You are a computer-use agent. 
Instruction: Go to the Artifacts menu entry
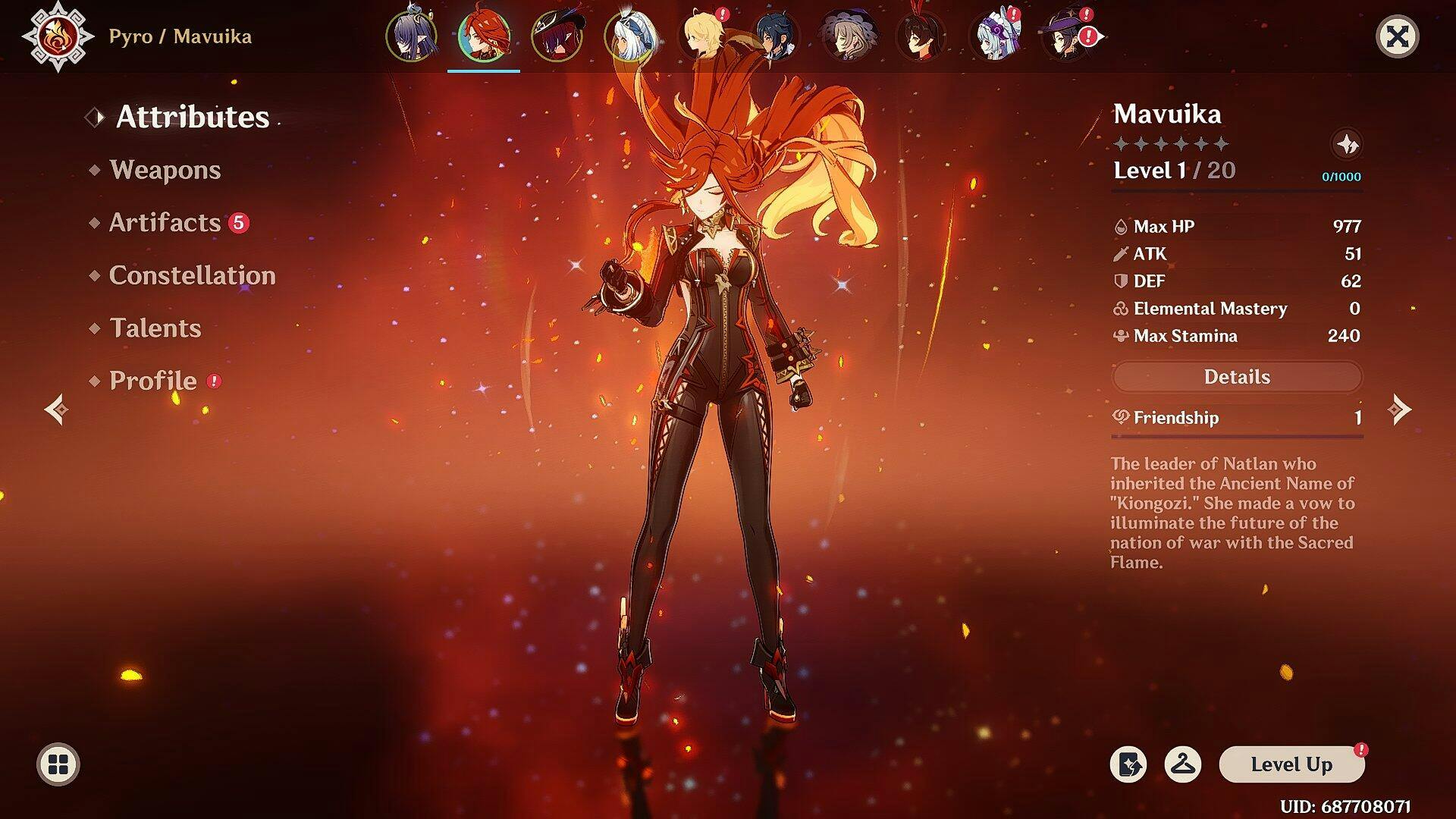[165, 223]
